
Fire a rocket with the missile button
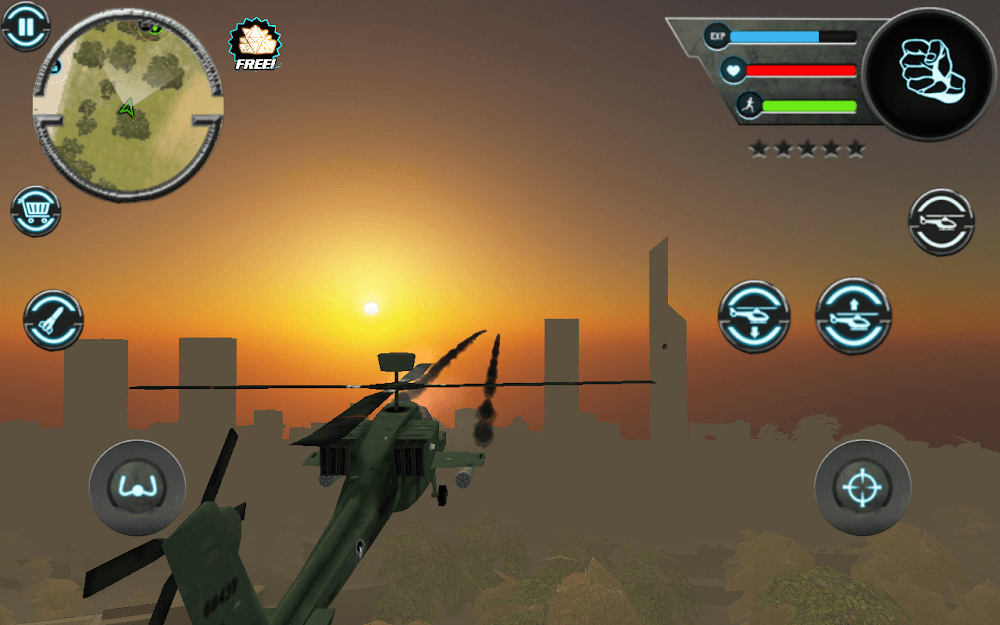point(53,320)
